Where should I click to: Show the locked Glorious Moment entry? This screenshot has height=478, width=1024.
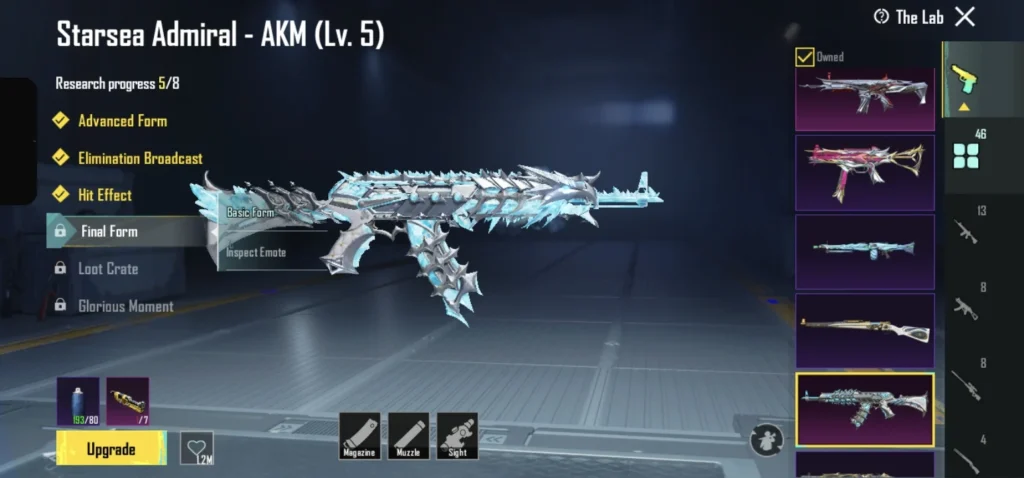(x=125, y=306)
